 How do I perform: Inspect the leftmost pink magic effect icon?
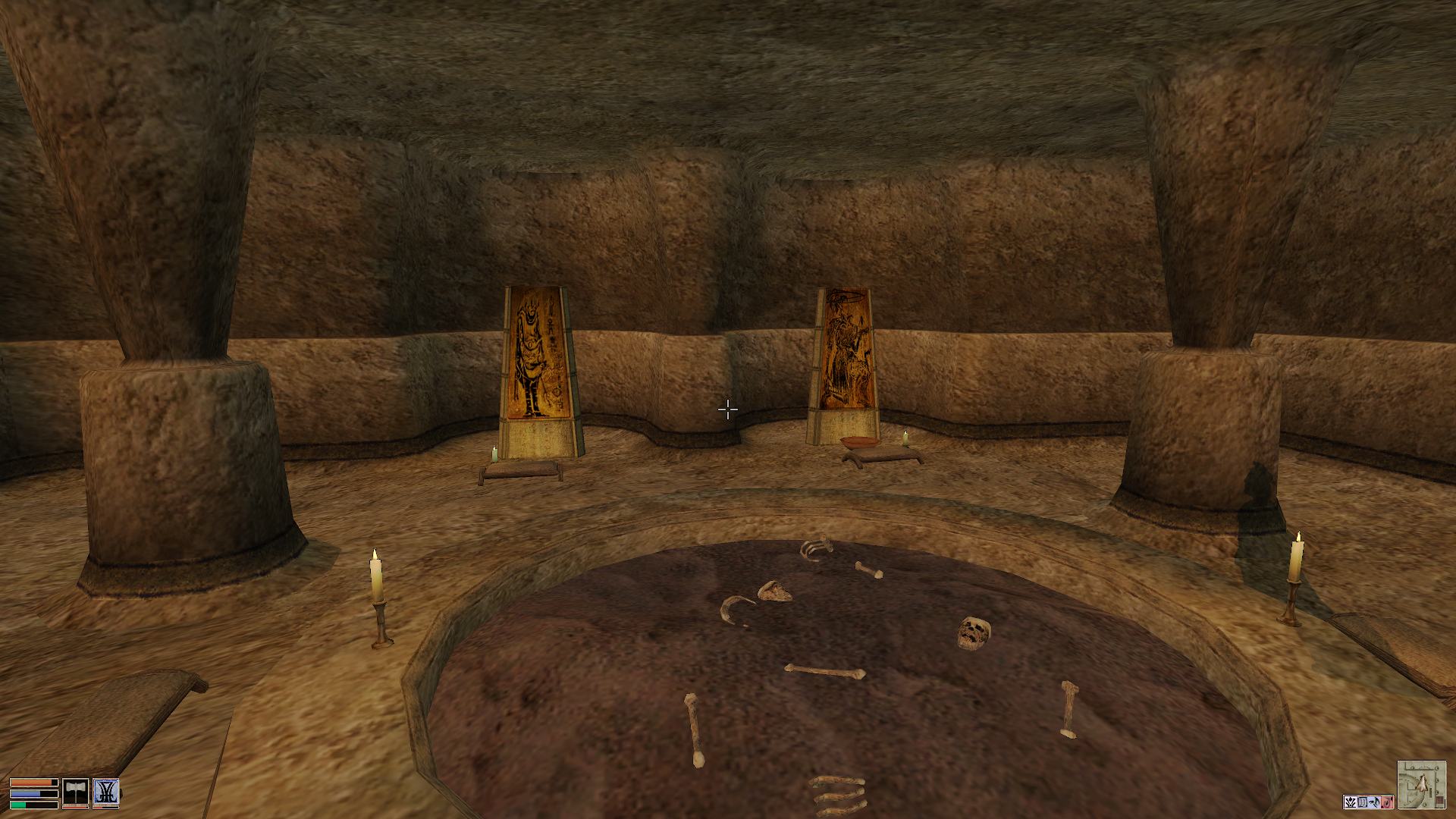pos(1351,802)
